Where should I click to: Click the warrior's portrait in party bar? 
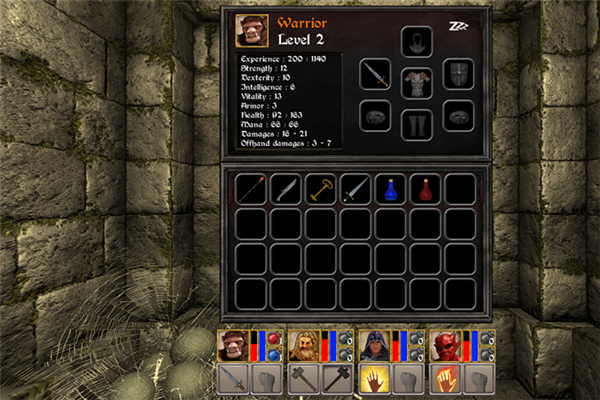[x=232, y=345]
